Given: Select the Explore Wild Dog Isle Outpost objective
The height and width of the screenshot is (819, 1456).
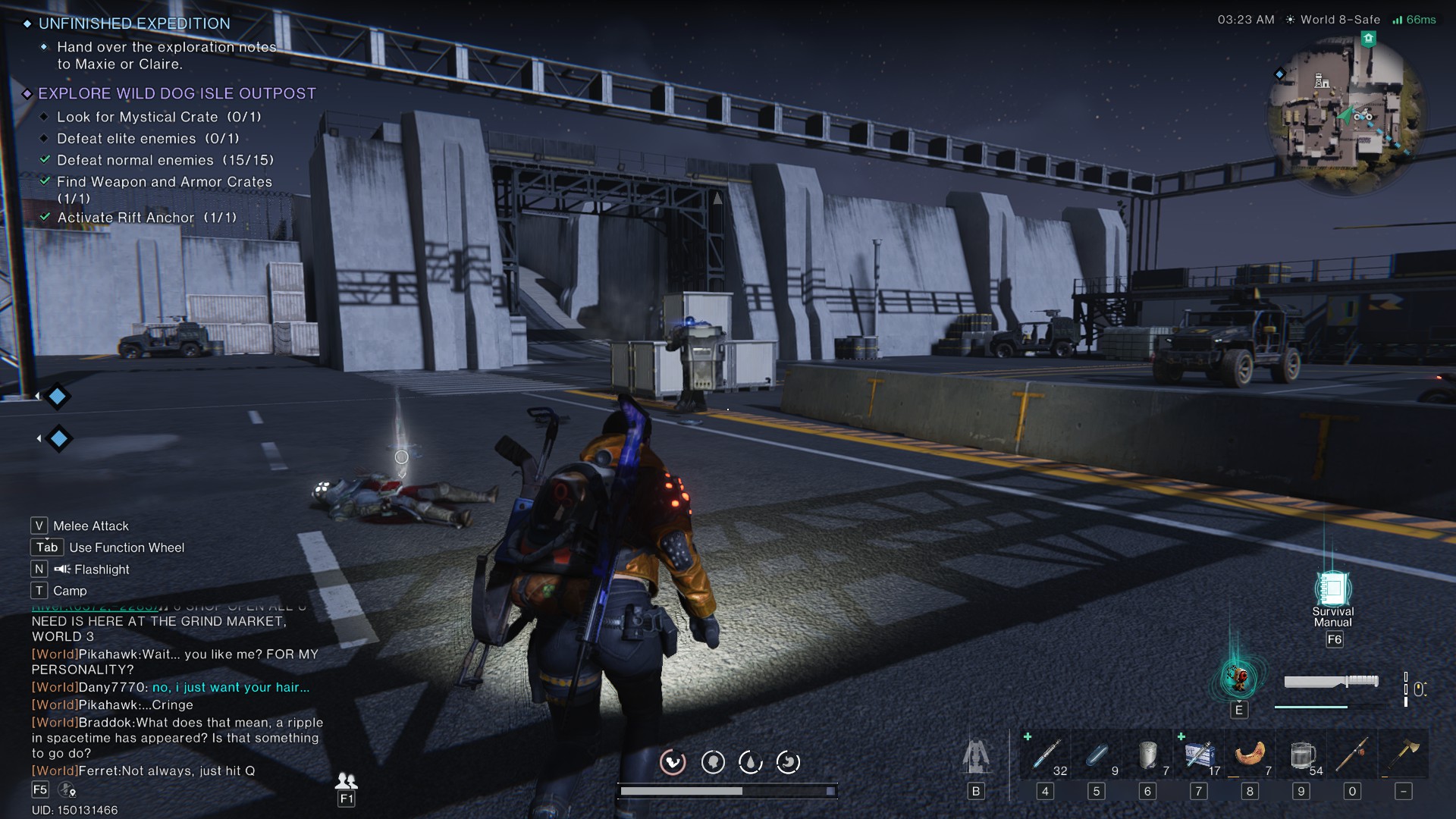Looking at the screenshot, I should point(177,93).
